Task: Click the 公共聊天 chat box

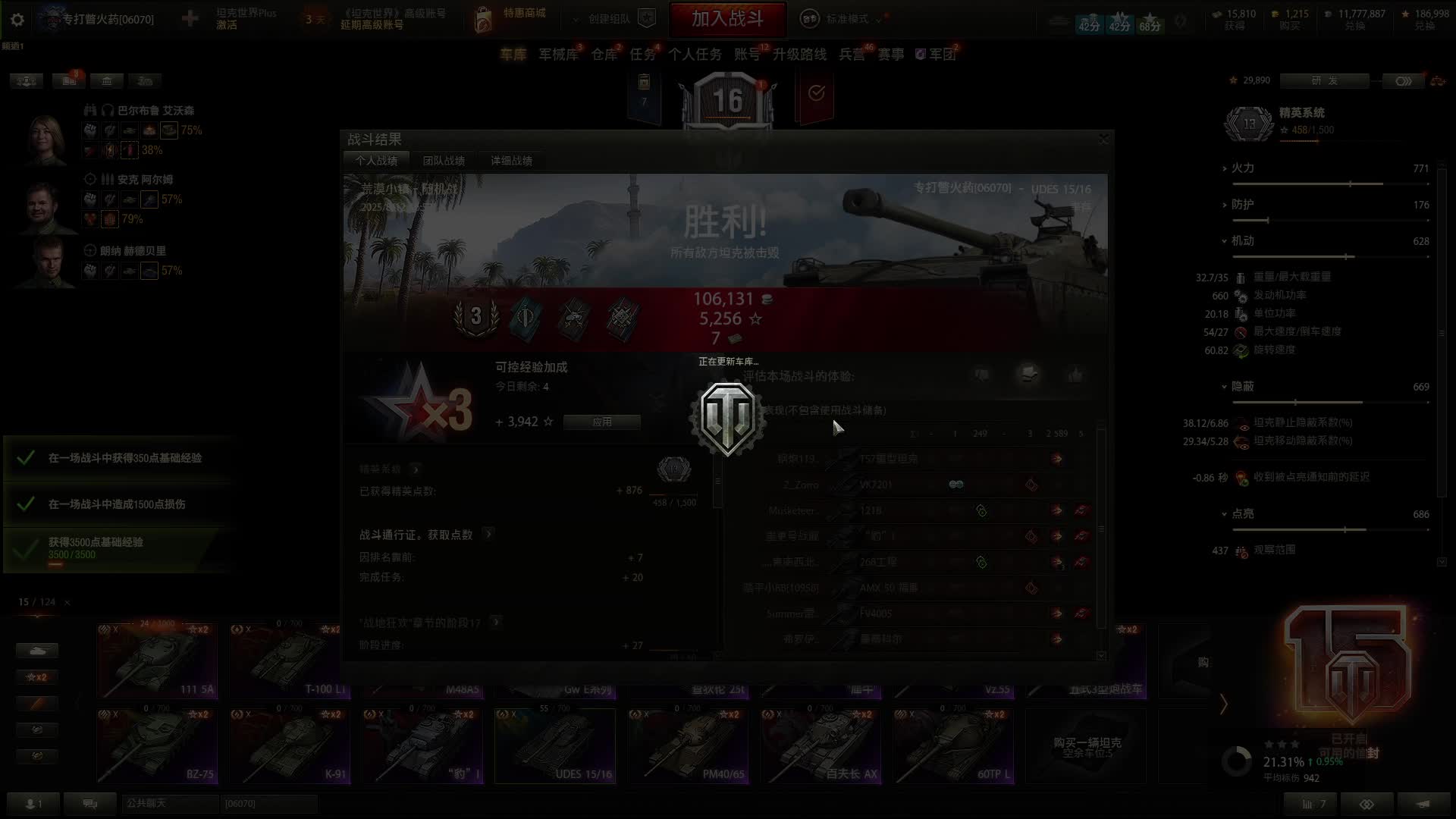Action: (169, 803)
